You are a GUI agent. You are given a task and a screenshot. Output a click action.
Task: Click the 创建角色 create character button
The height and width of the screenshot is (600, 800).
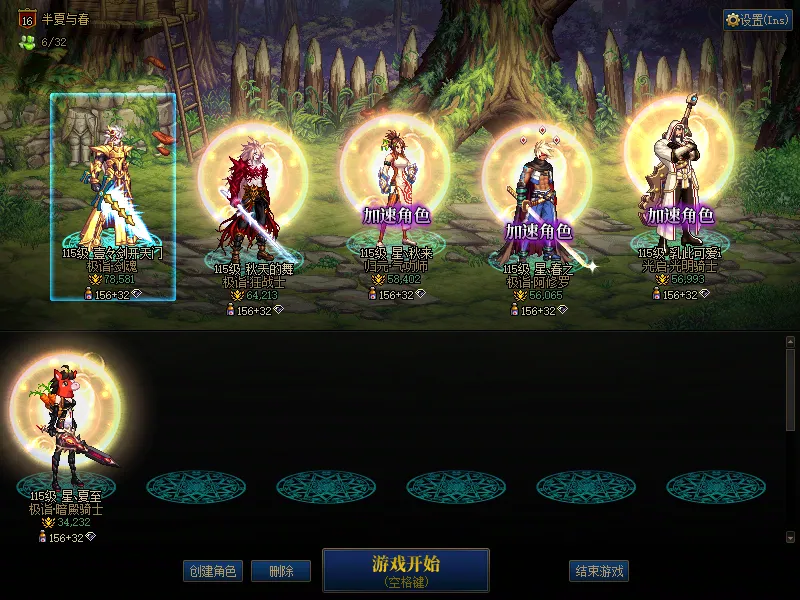coord(212,571)
